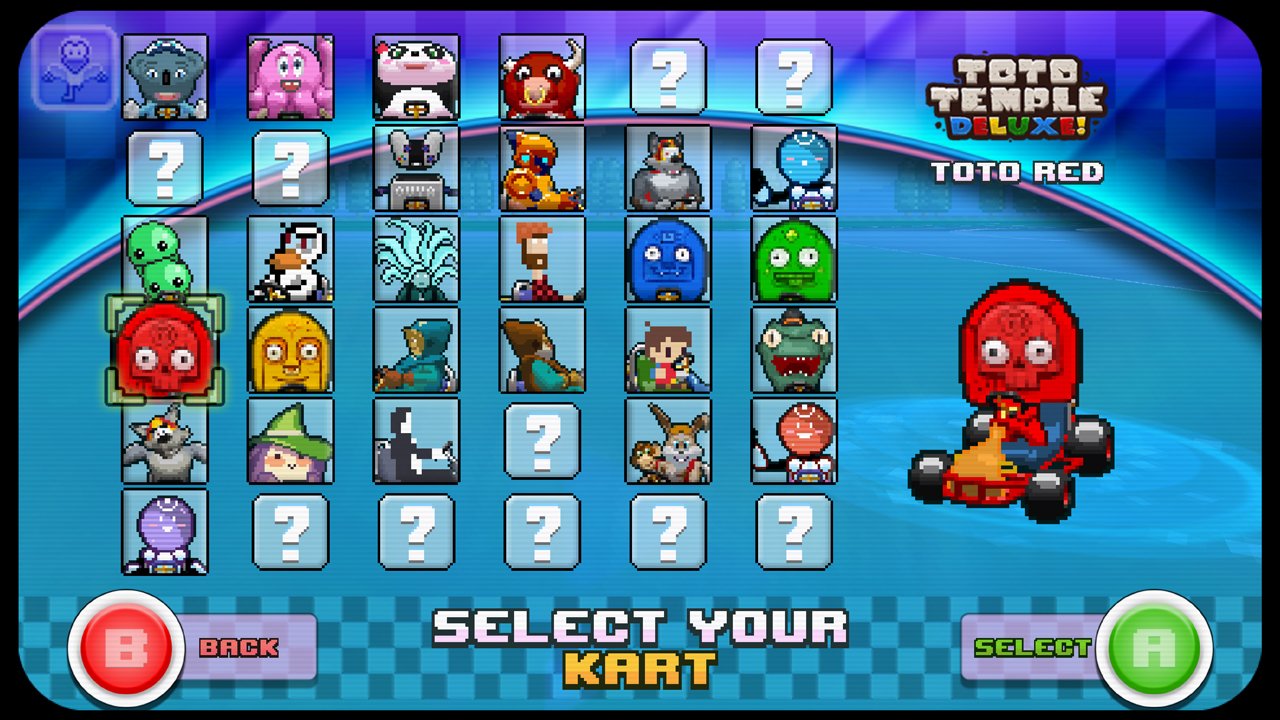Choose the golden robot character
Viewport: 1280px width, 720px height.
(542, 168)
